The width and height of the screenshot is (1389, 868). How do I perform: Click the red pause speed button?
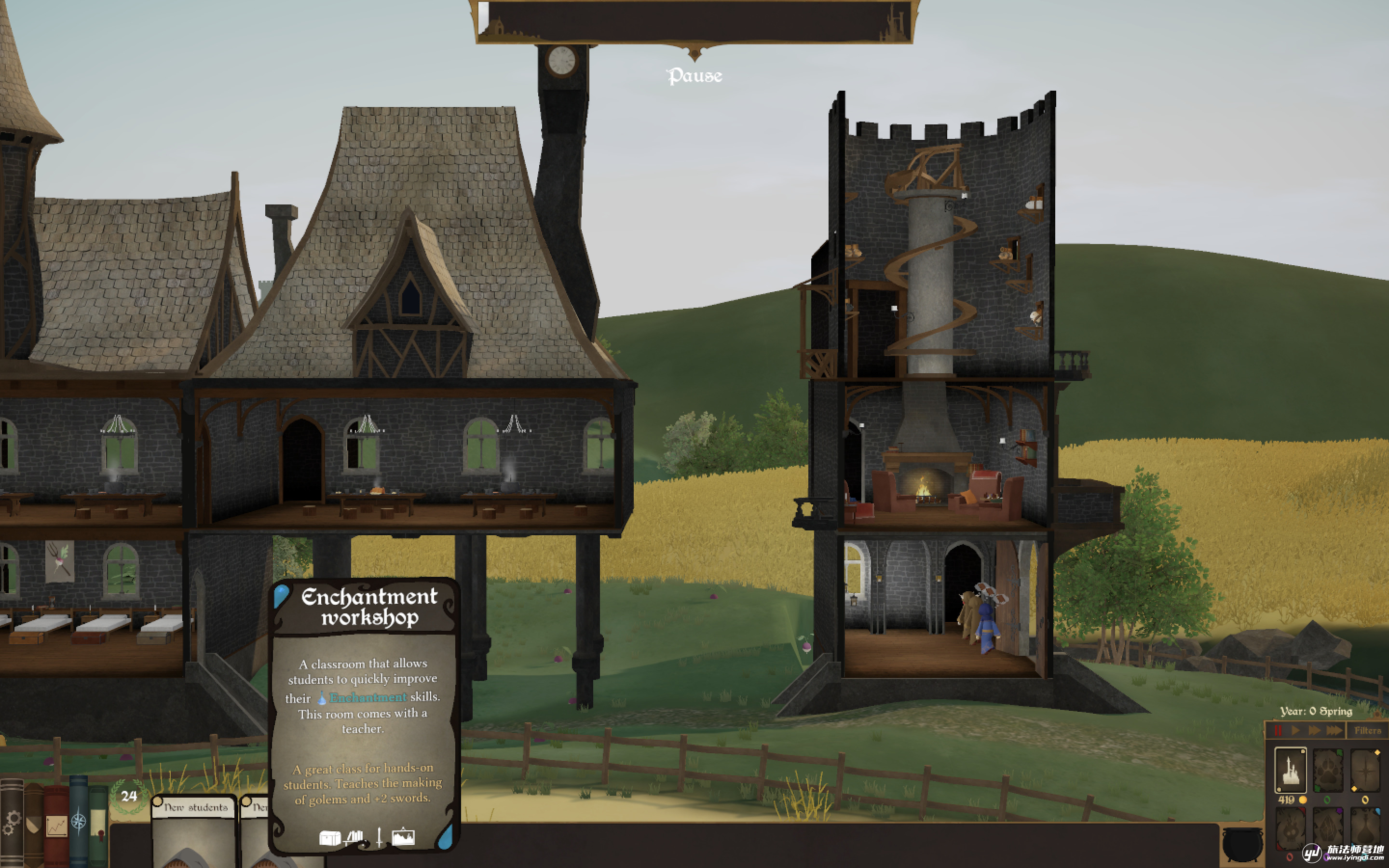(x=1278, y=730)
